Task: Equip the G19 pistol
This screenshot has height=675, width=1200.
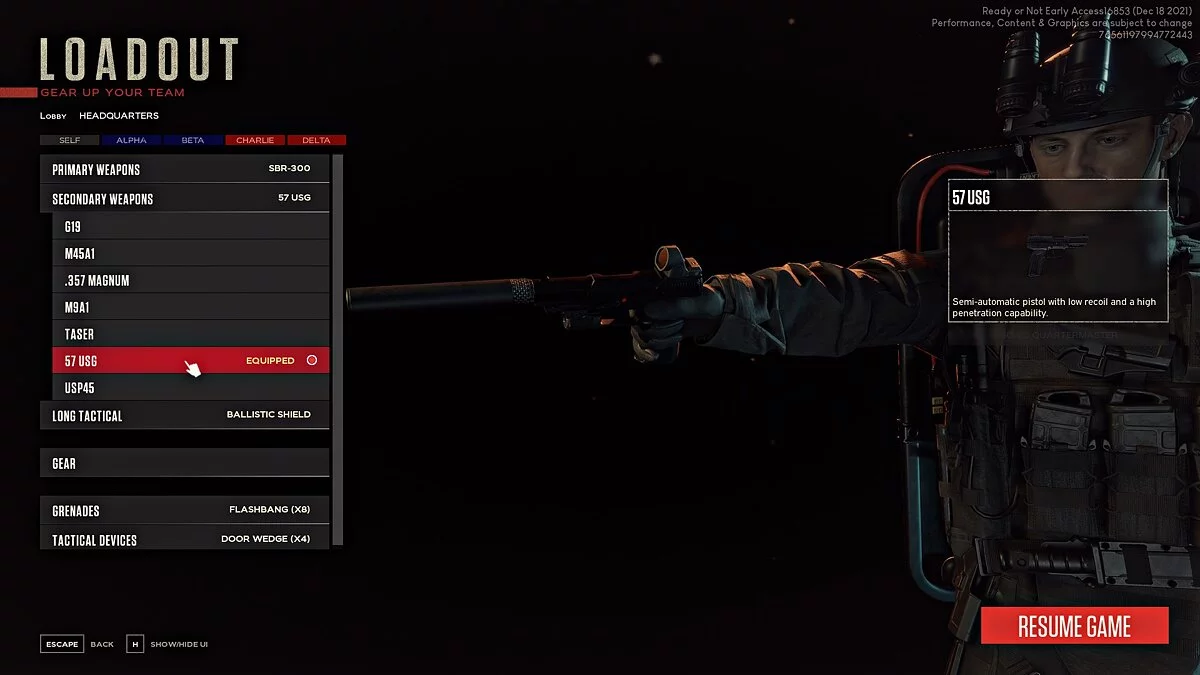Action: click(x=190, y=227)
